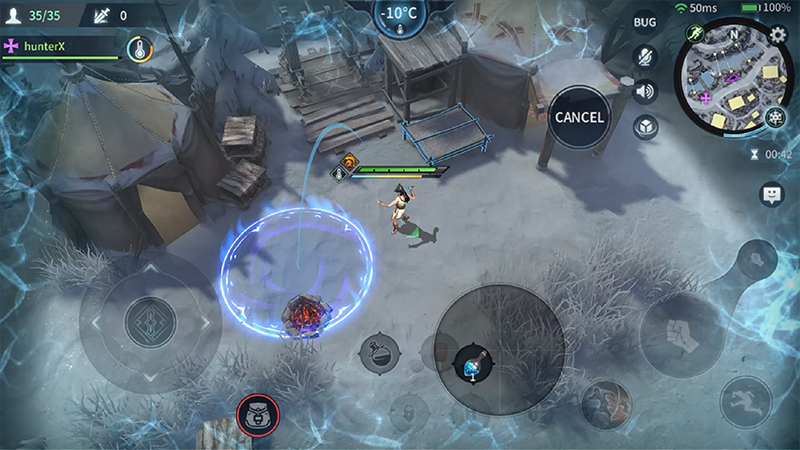Select teammate hunterX's status row
This screenshot has width=800, height=450.
[x=60, y=46]
